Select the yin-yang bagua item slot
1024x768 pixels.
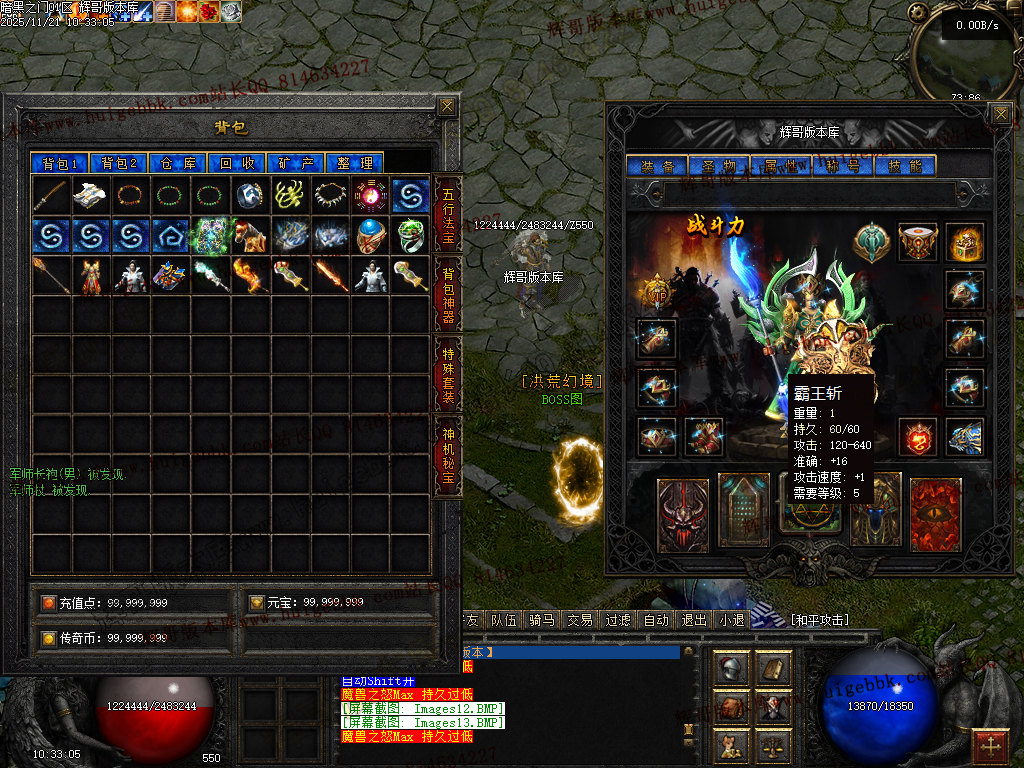pyautogui.click(x=370, y=195)
